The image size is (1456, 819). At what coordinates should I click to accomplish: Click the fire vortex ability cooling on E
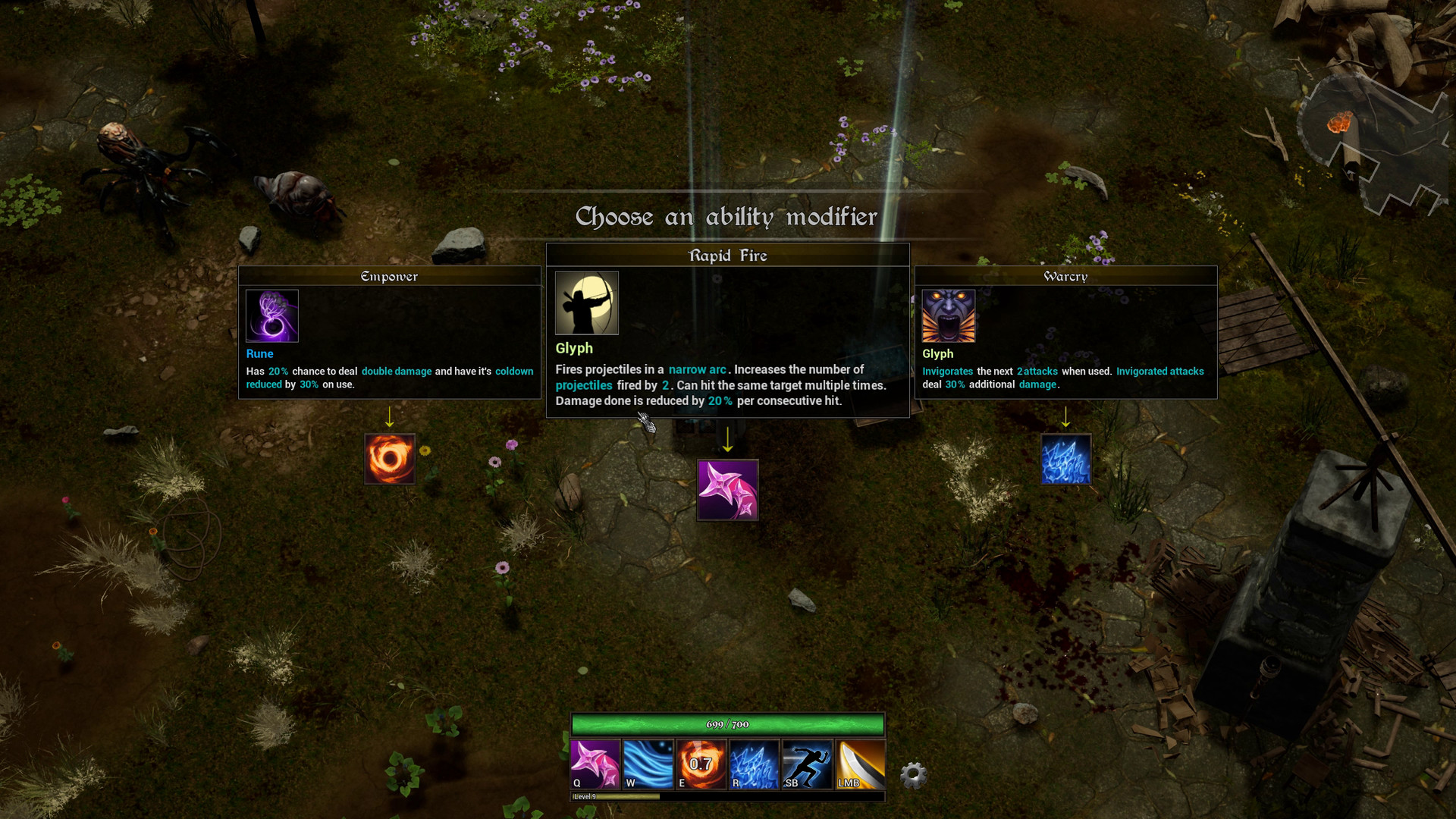[701, 764]
